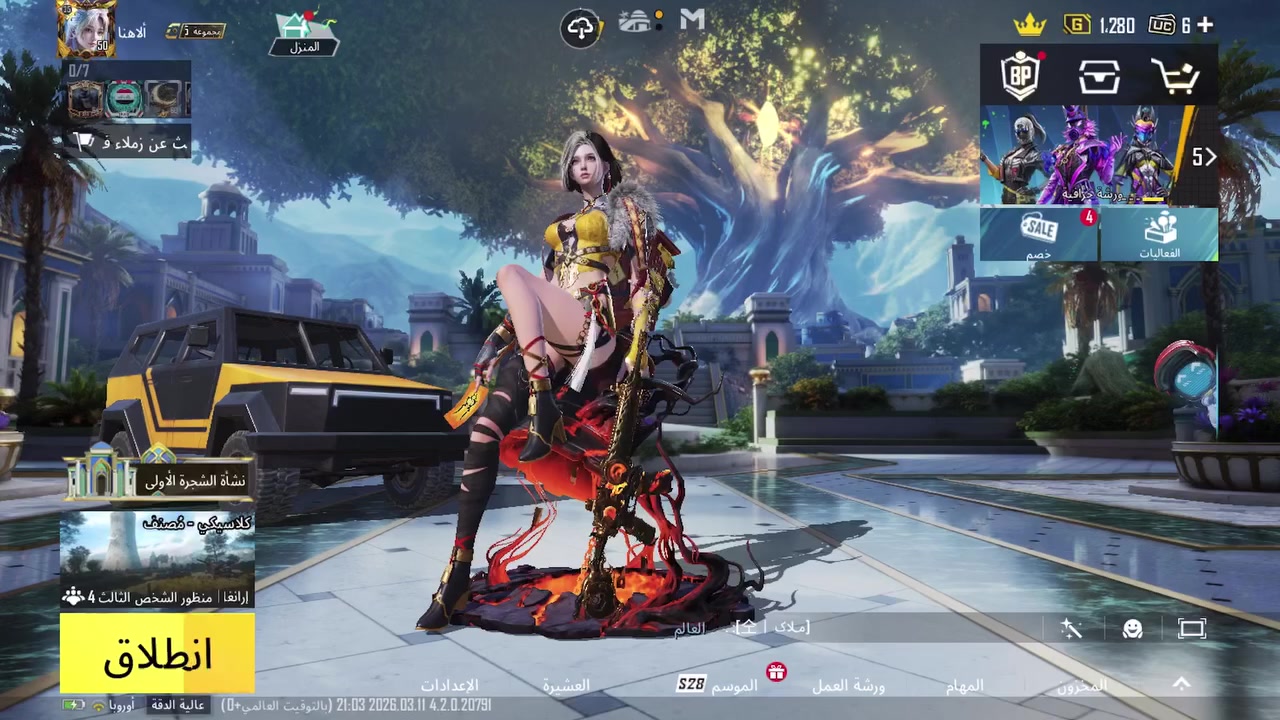The width and height of the screenshot is (1280, 720).
Task: Open the player avatar profile
Action: [x=87, y=30]
